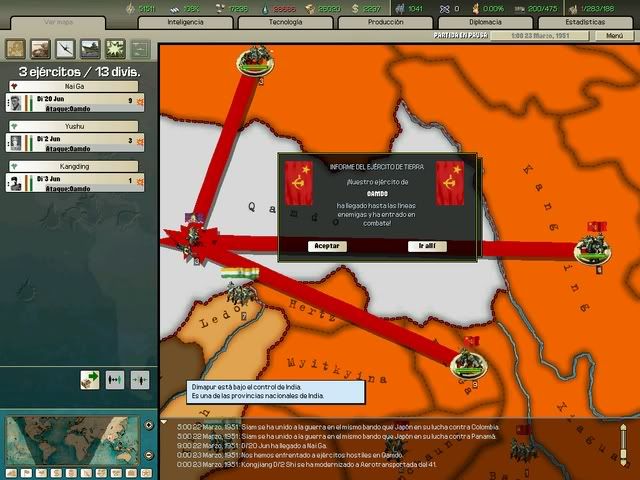Select the Nai Ga army led by Di'20 Jun
The height and width of the screenshot is (480, 640).
(77, 101)
